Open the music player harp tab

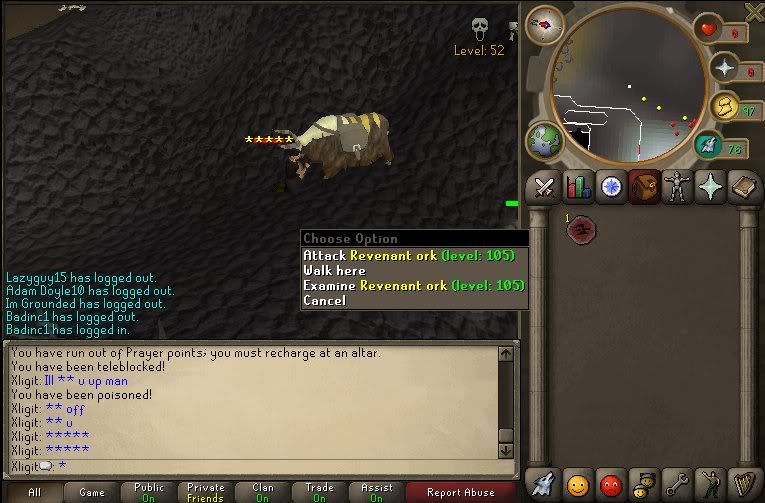point(743,483)
